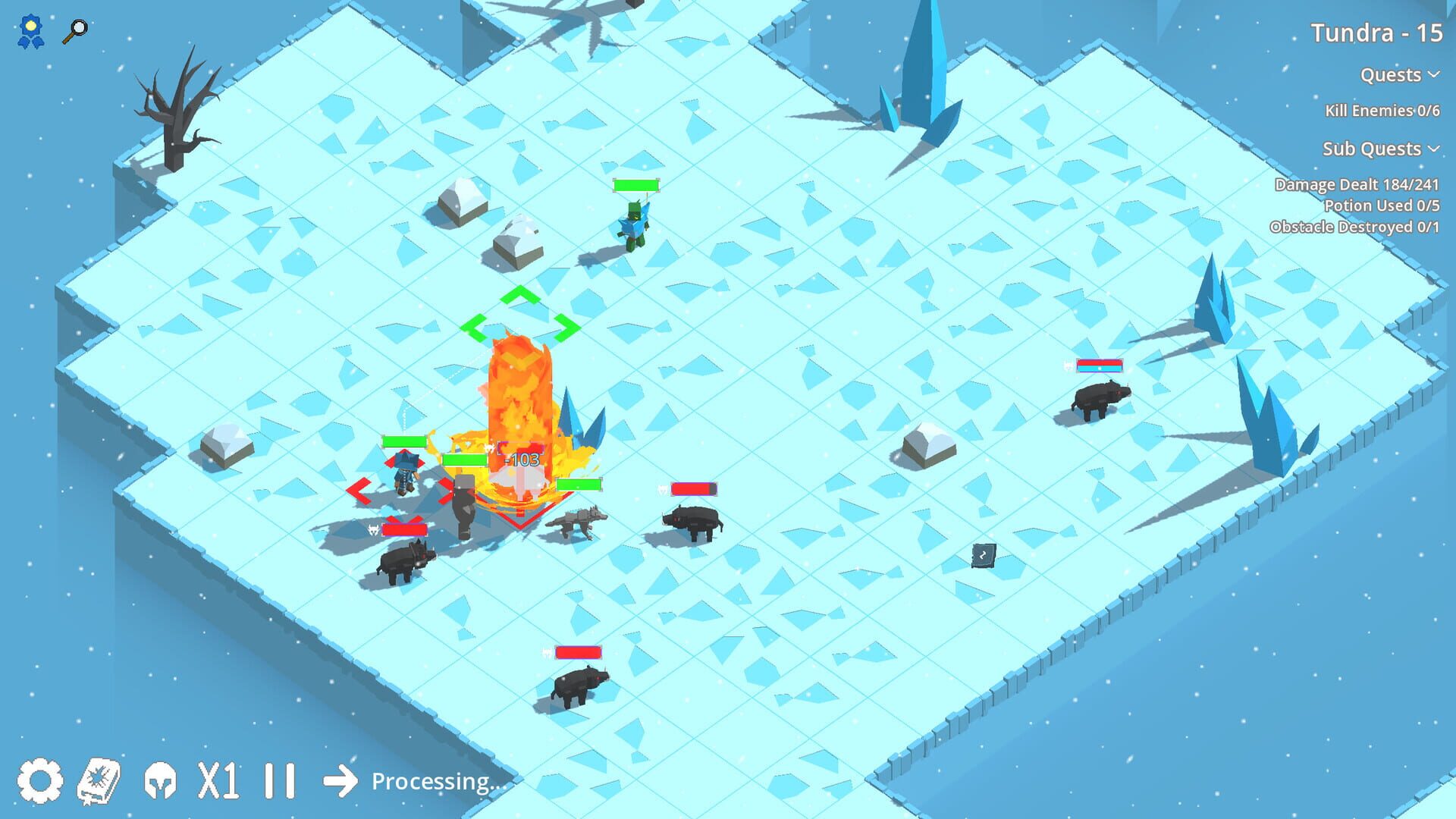
Task: Click the Obstacle Destroyed 0/1 sub quest
Action: point(1354,226)
